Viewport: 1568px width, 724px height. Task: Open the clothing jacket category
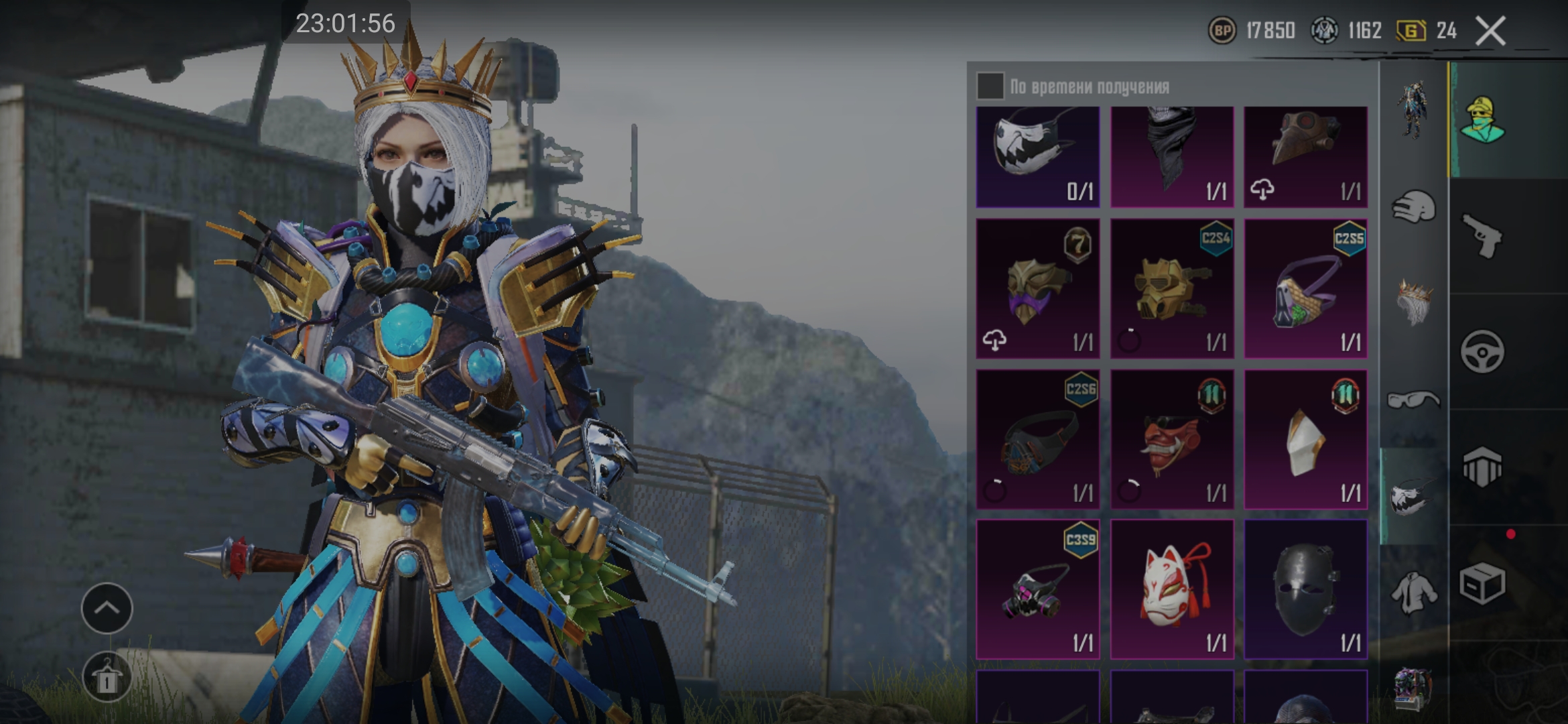[x=1414, y=593]
